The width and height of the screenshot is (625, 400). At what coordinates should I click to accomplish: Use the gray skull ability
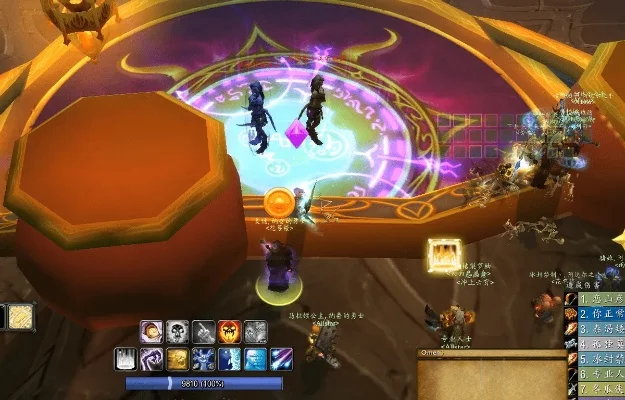178,332
